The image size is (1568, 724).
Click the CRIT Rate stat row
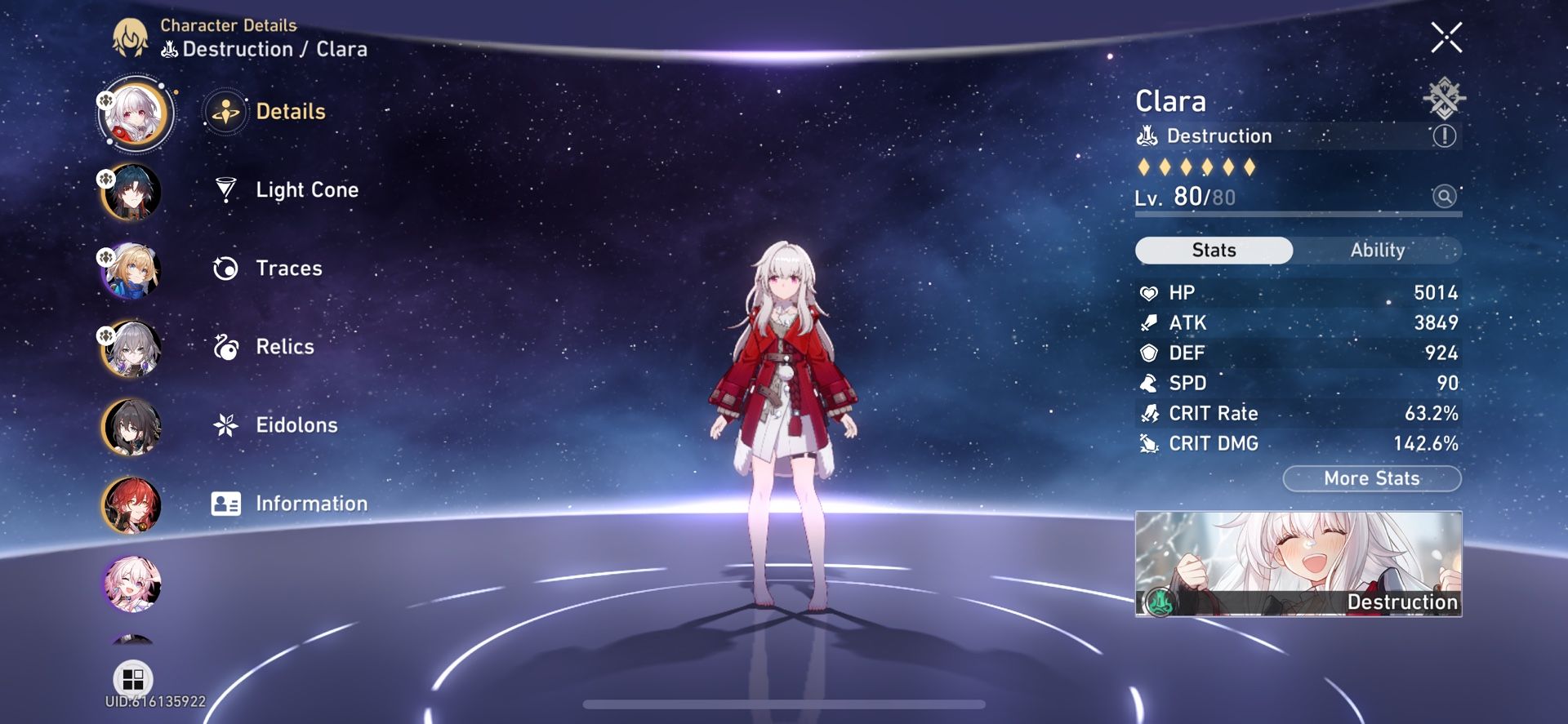pyautogui.click(x=1298, y=413)
